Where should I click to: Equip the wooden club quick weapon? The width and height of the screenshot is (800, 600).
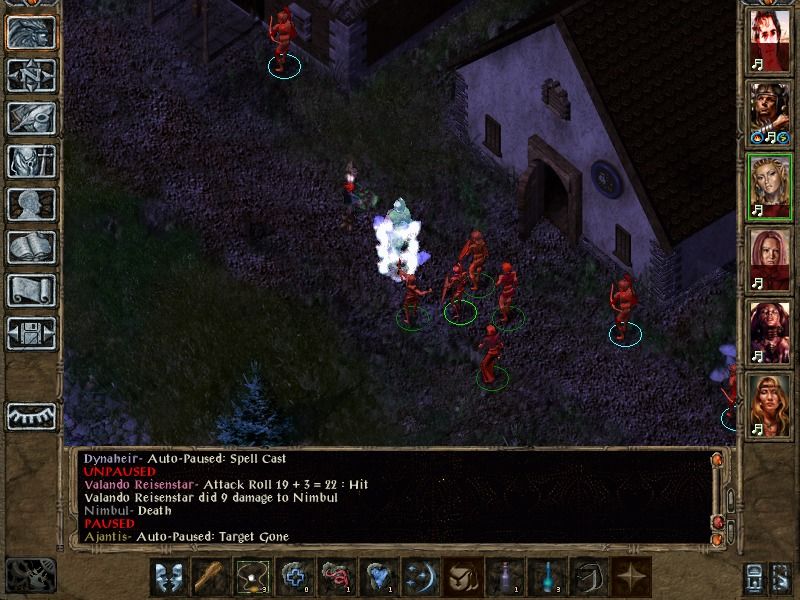point(210,577)
